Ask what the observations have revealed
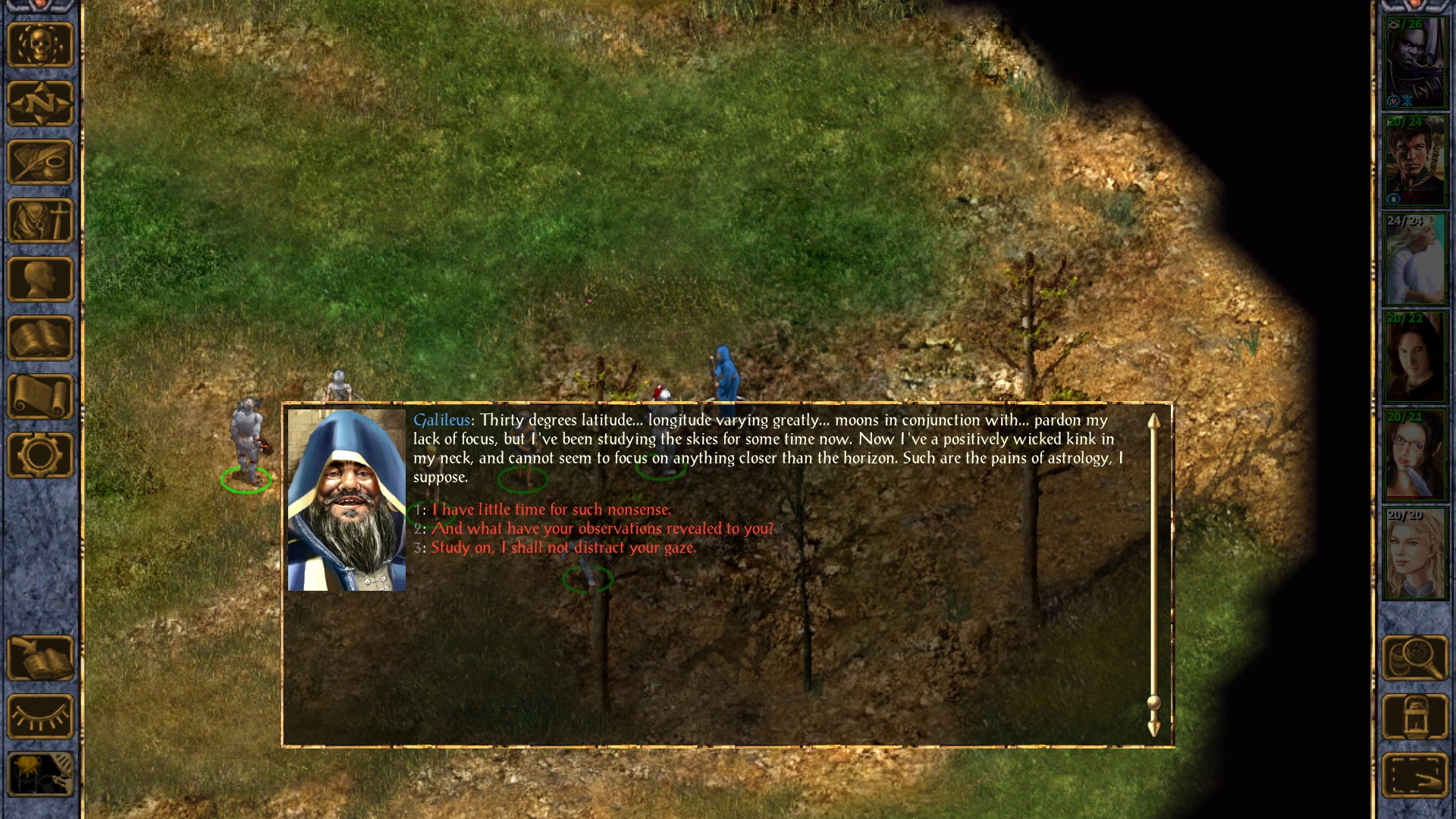 [602, 529]
